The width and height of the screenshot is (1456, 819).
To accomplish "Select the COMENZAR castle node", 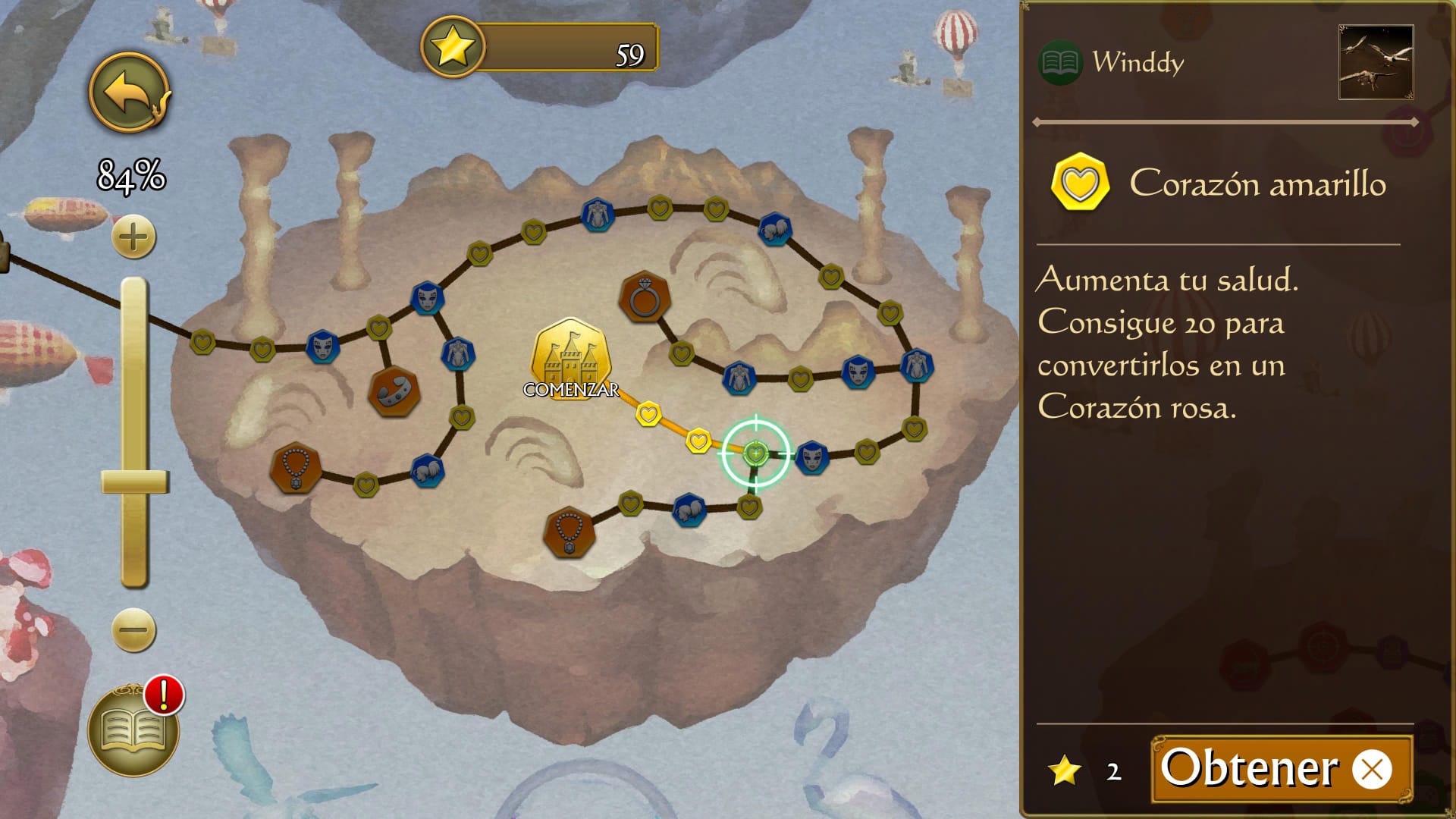I will (x=570, y=359).
